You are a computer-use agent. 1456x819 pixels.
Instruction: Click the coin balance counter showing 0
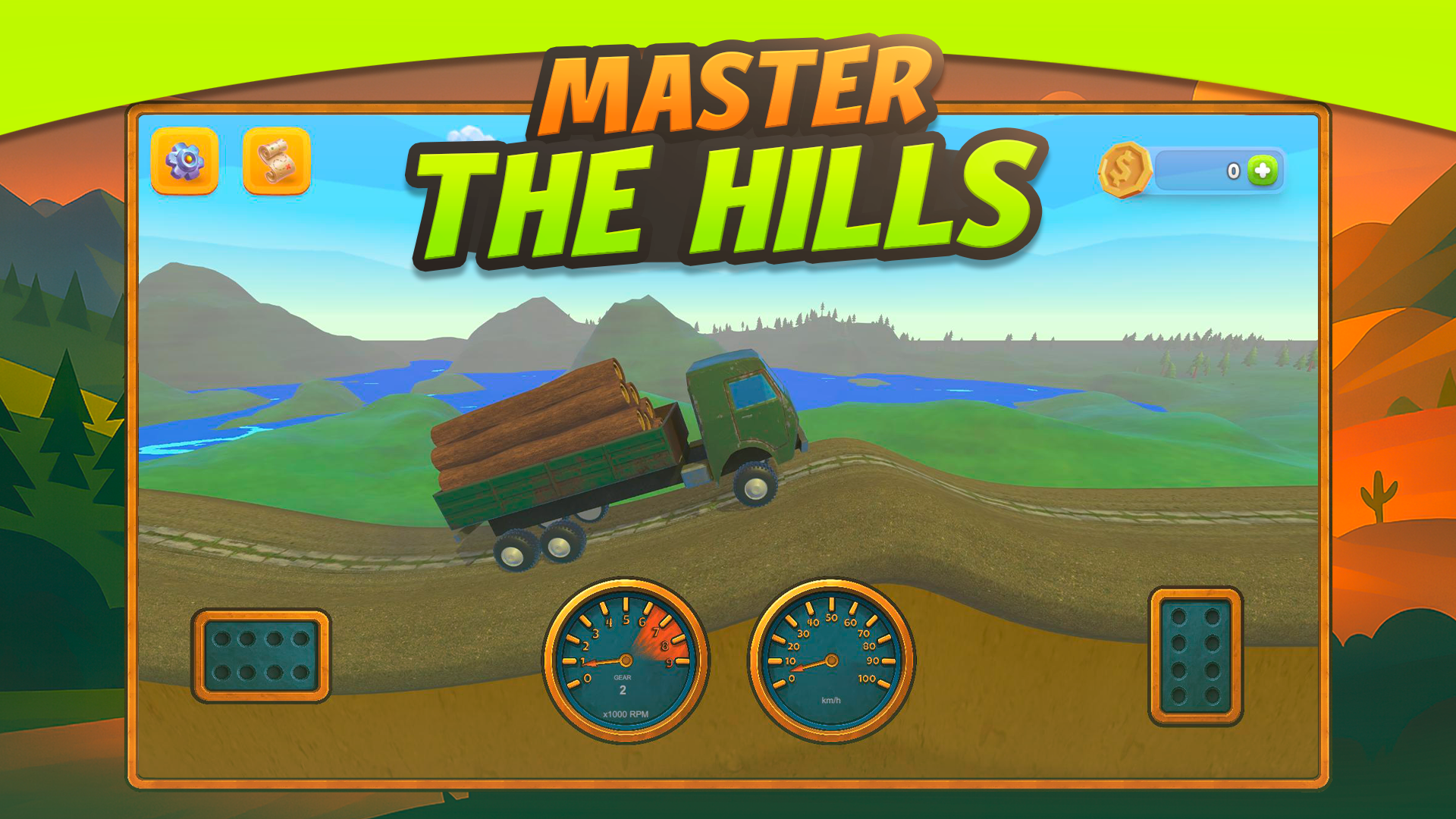1232,171
